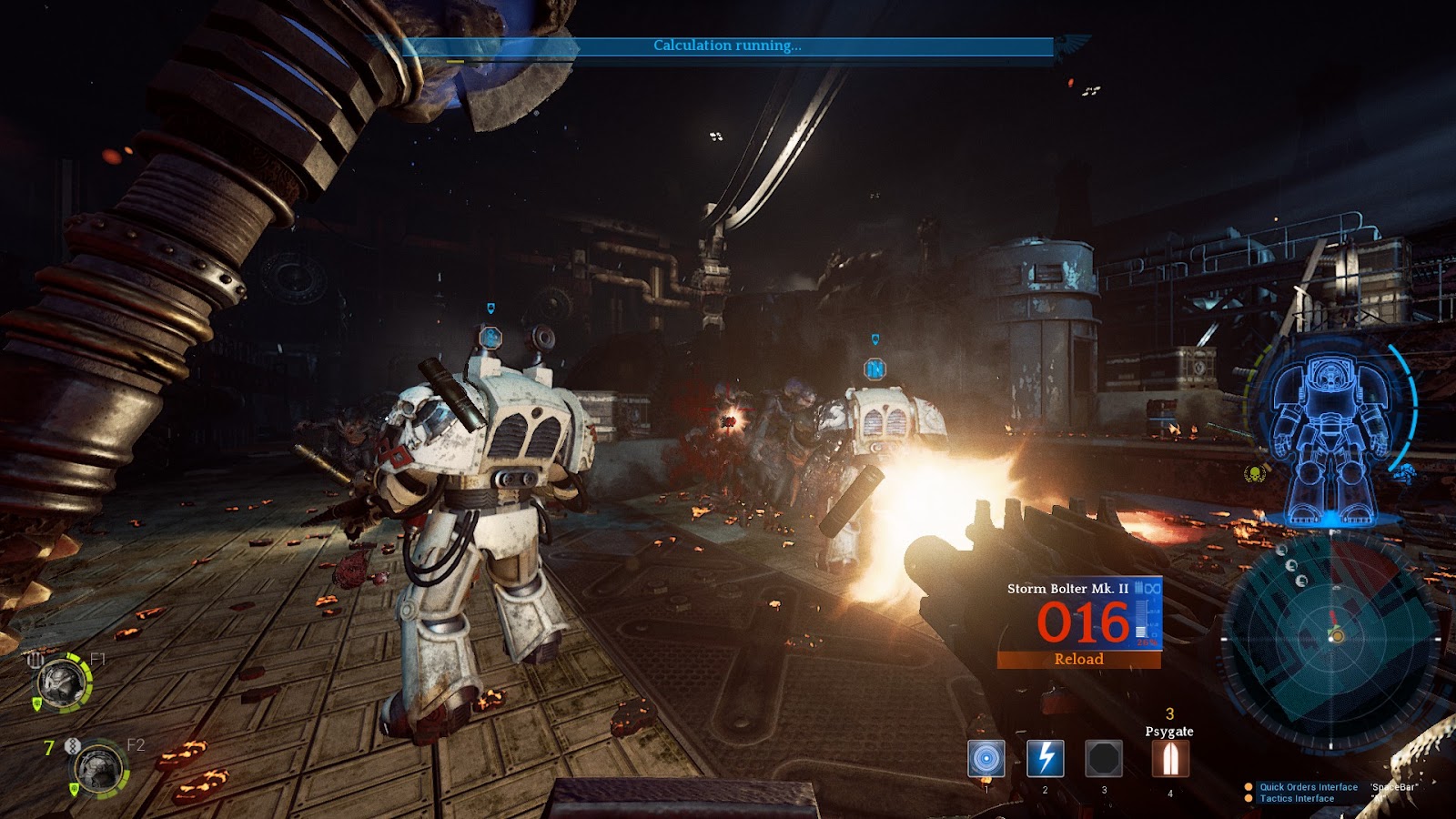
Task: Activate the concentric-rings psychic ability icon
Action: 986,758
